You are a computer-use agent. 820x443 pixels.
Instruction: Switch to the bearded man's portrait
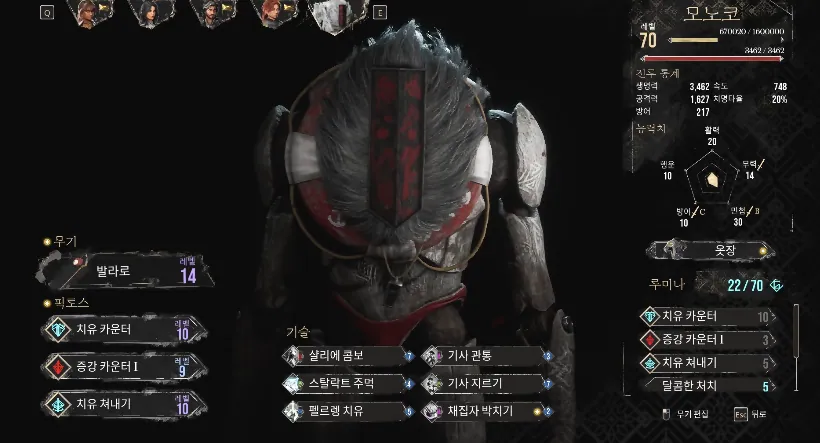point(212,14)
